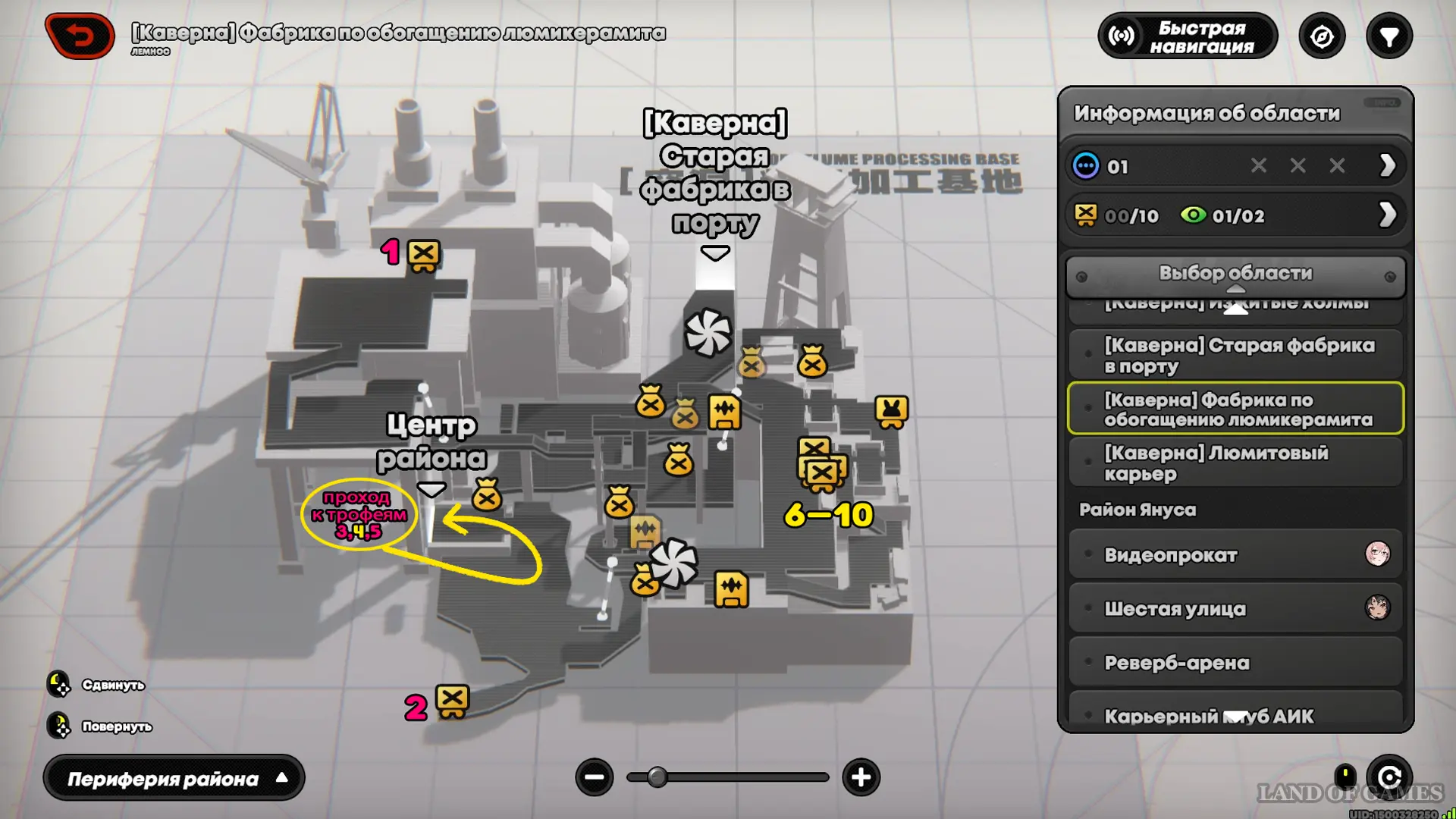Open the map filter funnel button
Viewport: 1456px width, 819px height.
coord(1389,36)
